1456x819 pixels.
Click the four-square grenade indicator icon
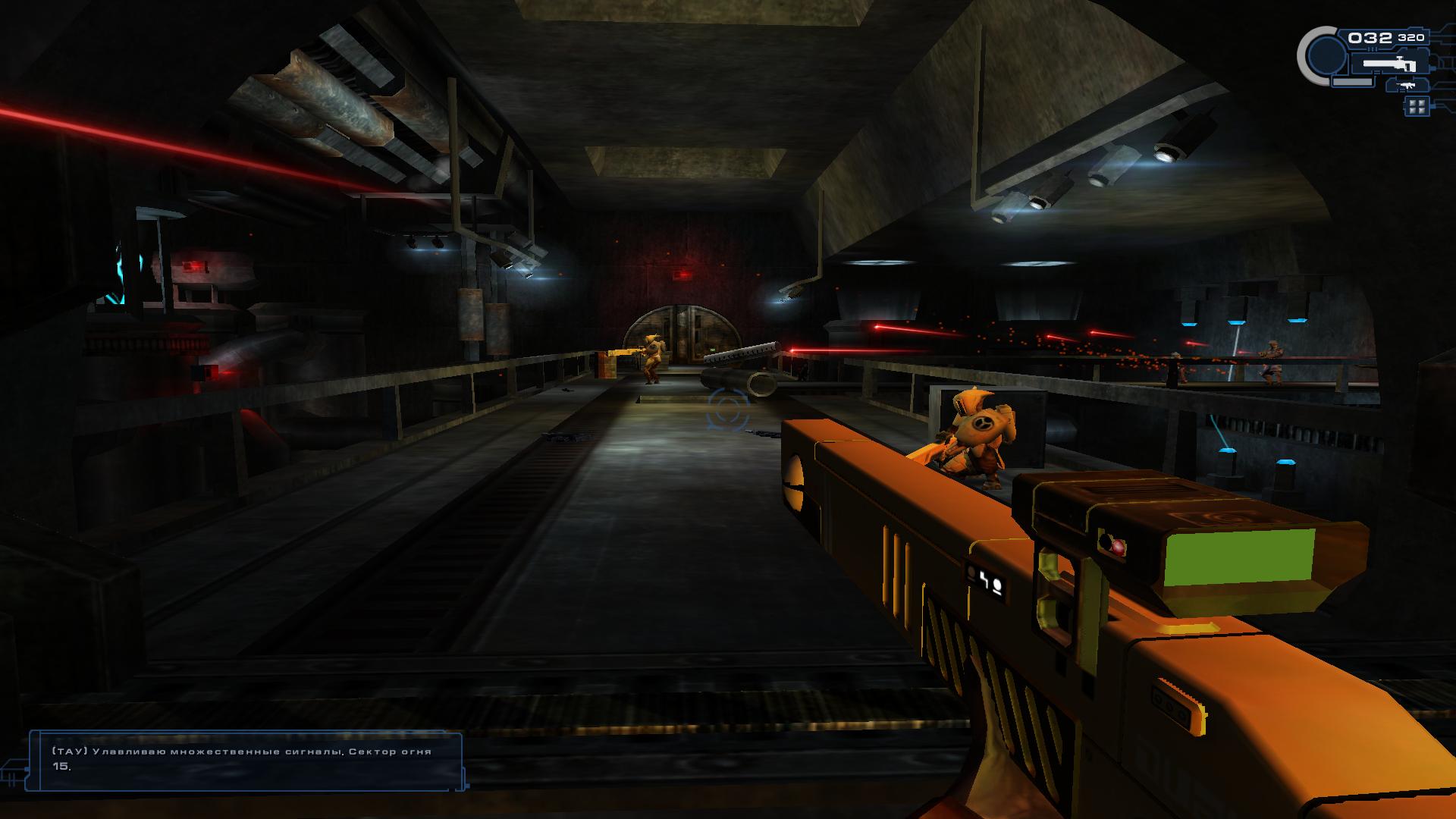point(1415,106)
